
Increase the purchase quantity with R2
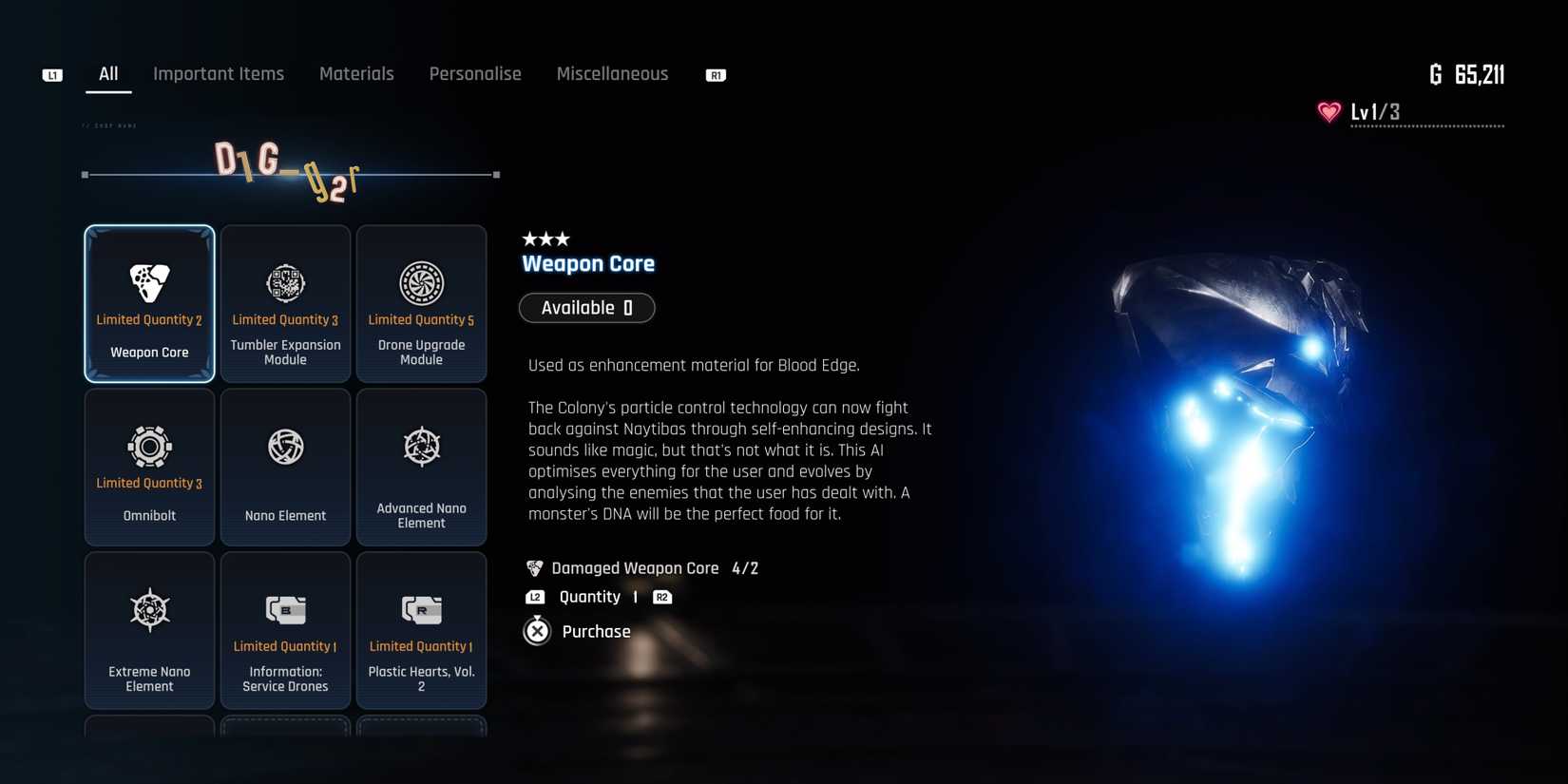click(661, 597)
